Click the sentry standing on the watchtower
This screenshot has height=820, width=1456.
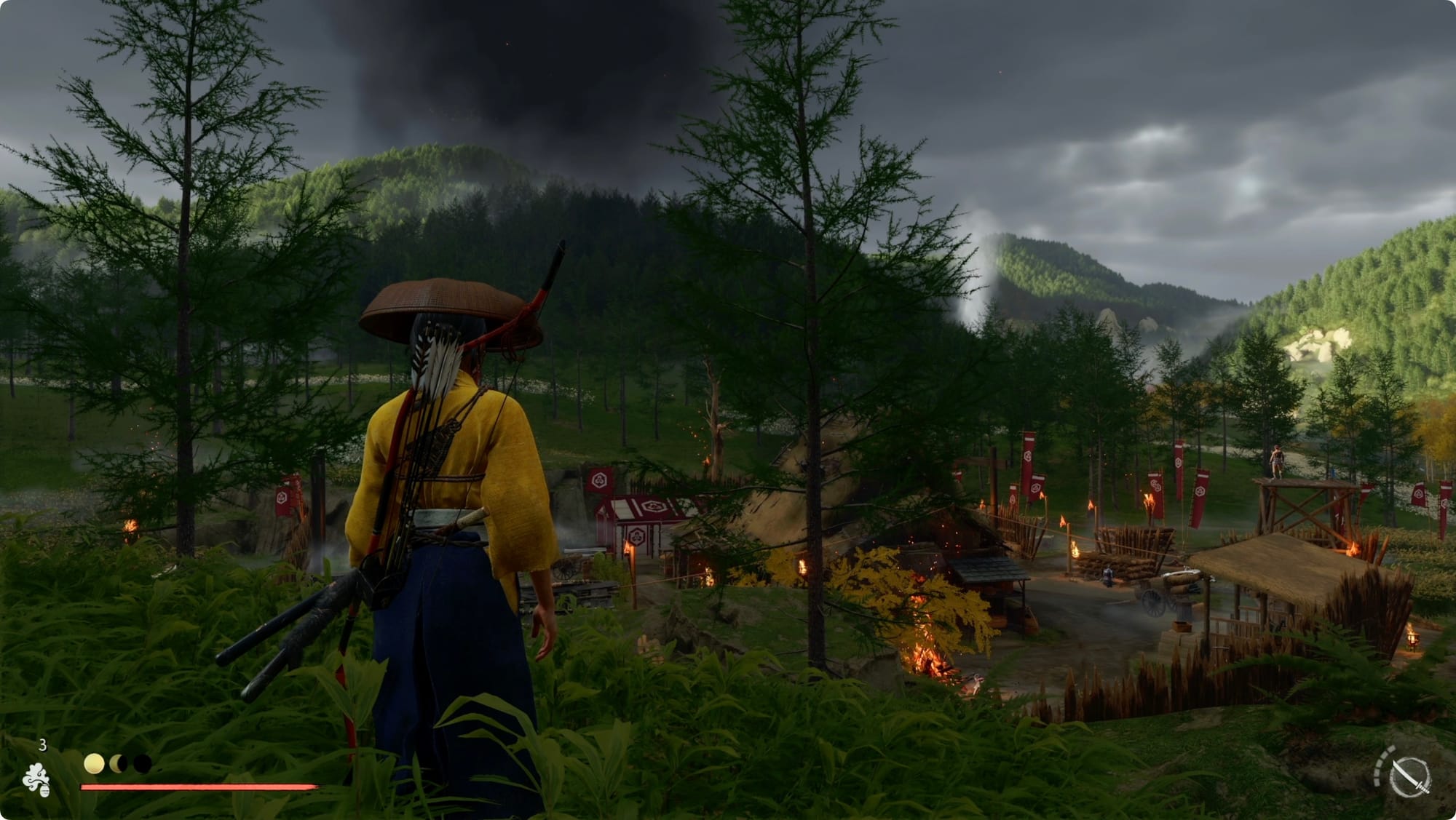1277,460
